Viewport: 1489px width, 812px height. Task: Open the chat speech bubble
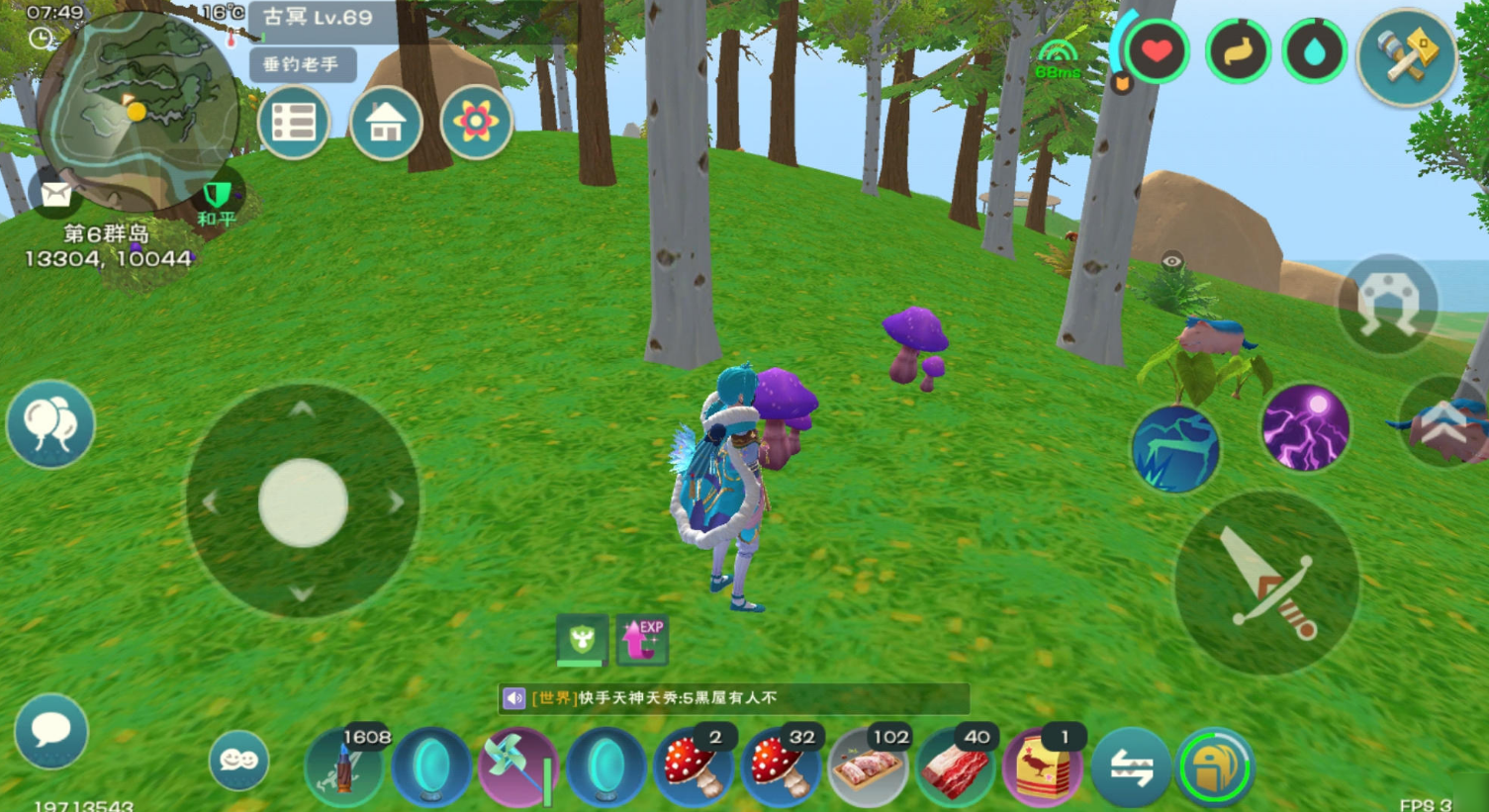pyautogui.click(x=50, y=732)
